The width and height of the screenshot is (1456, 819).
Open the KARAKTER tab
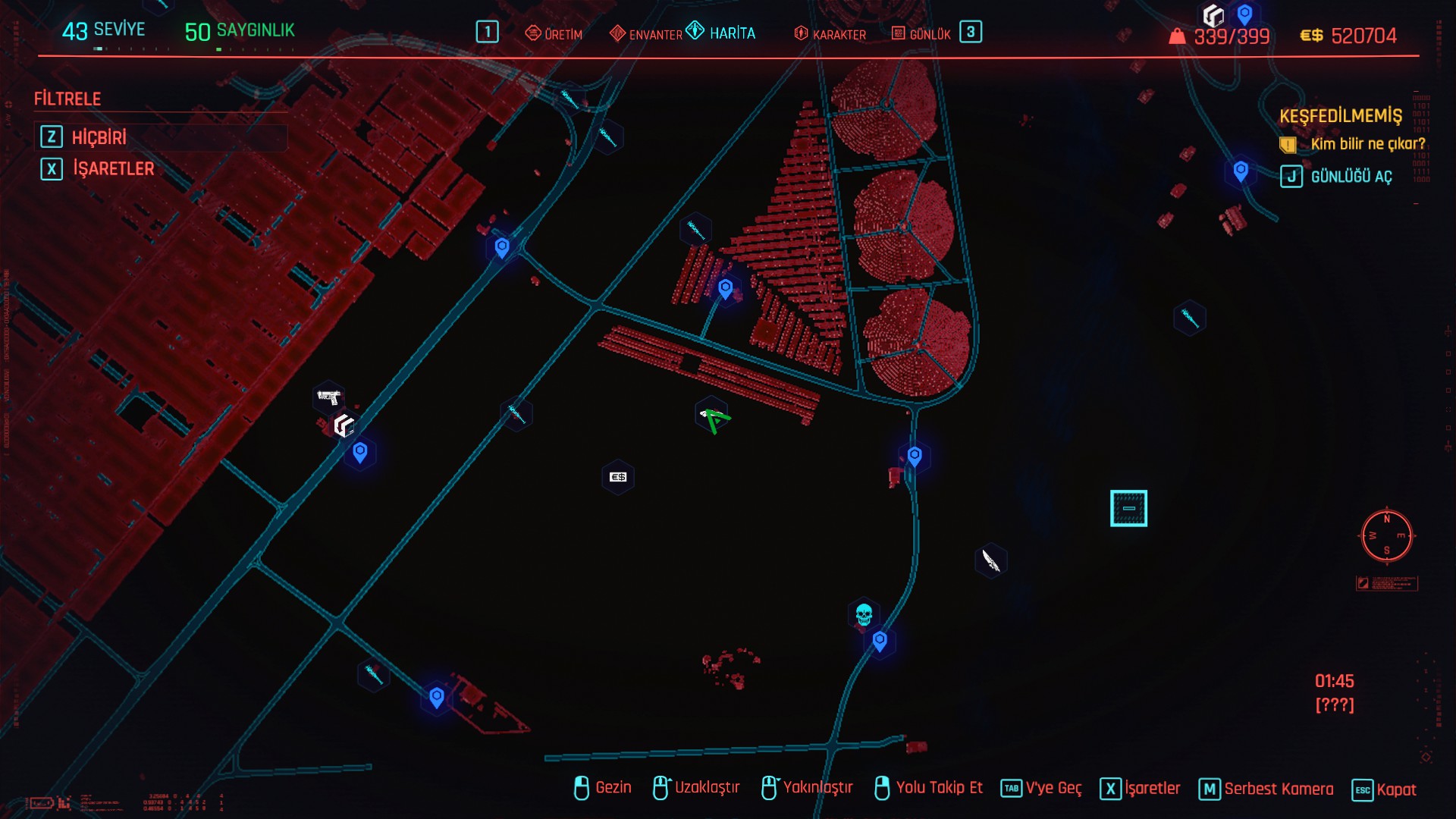pos(830,34)
